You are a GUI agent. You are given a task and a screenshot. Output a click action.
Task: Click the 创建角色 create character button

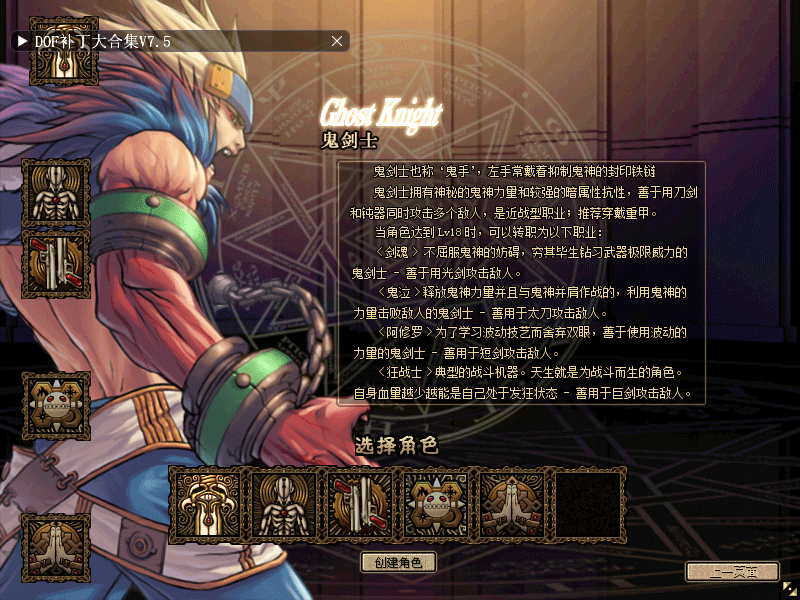[398, 562]
